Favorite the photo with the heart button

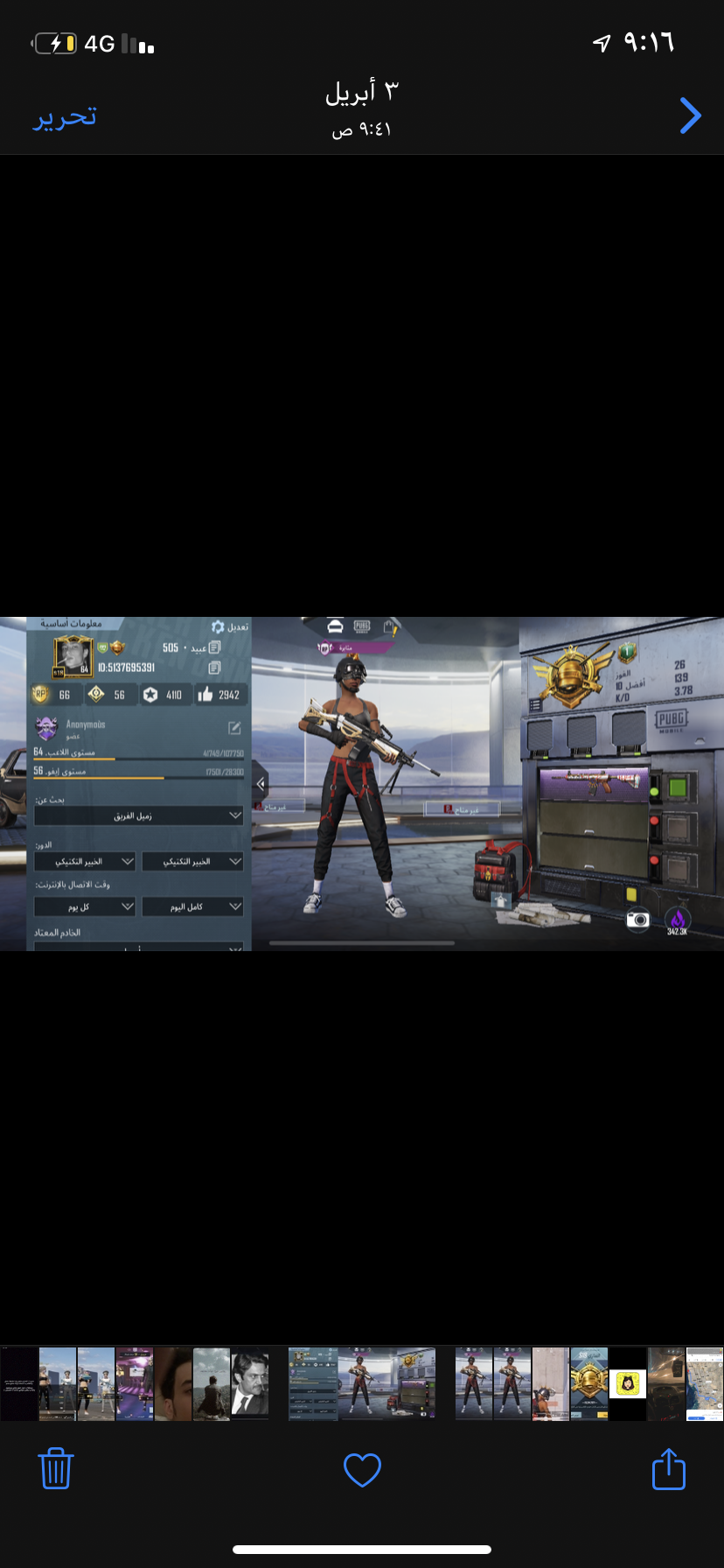[x=362, y=1470]
